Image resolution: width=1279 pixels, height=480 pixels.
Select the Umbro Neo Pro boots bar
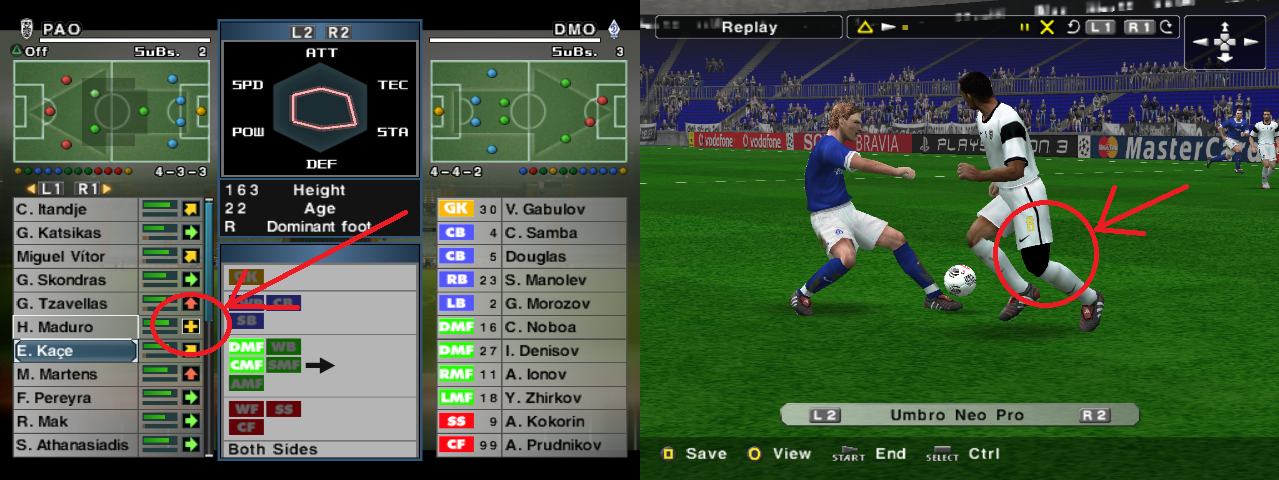click(957, 415)
